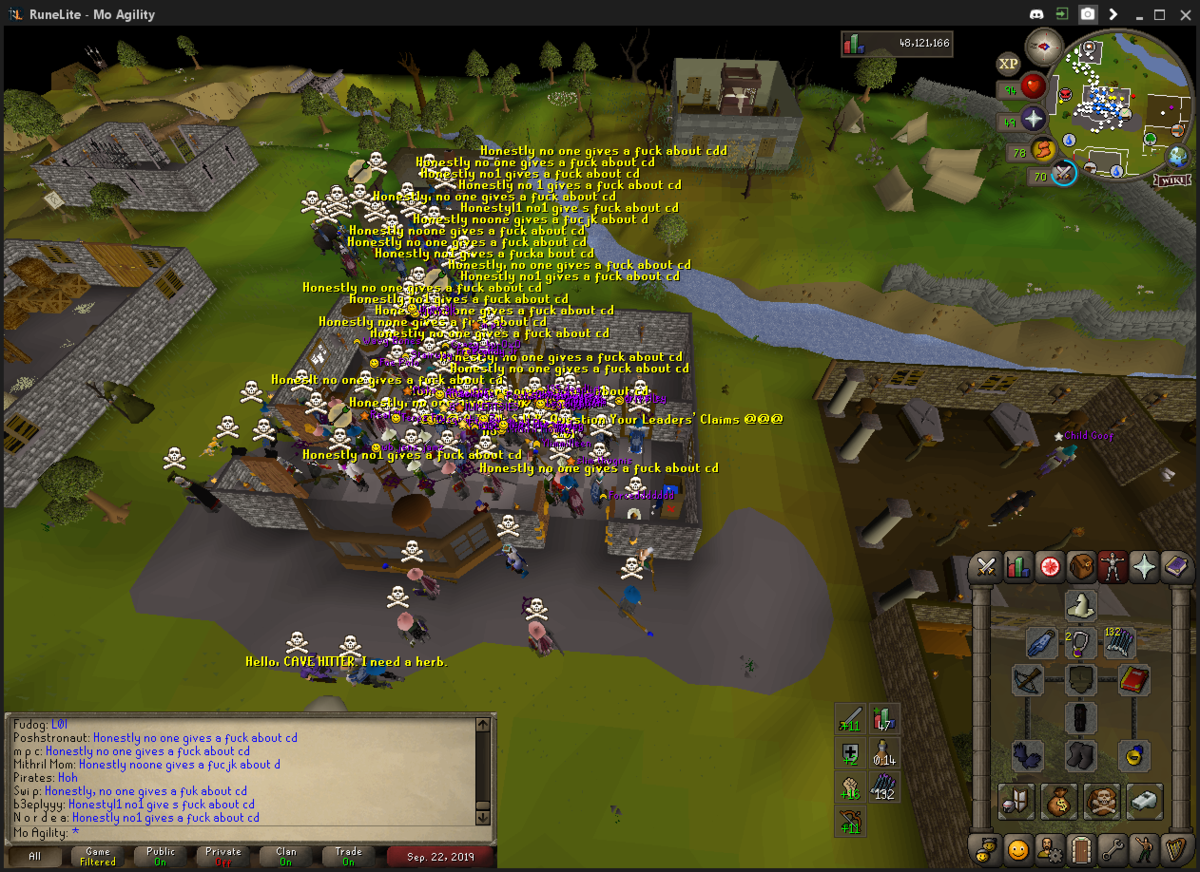Open the Settings wrench tab
Image resolution: width=1200 pixels, height=872 pixels.
tap(1113, 851)
